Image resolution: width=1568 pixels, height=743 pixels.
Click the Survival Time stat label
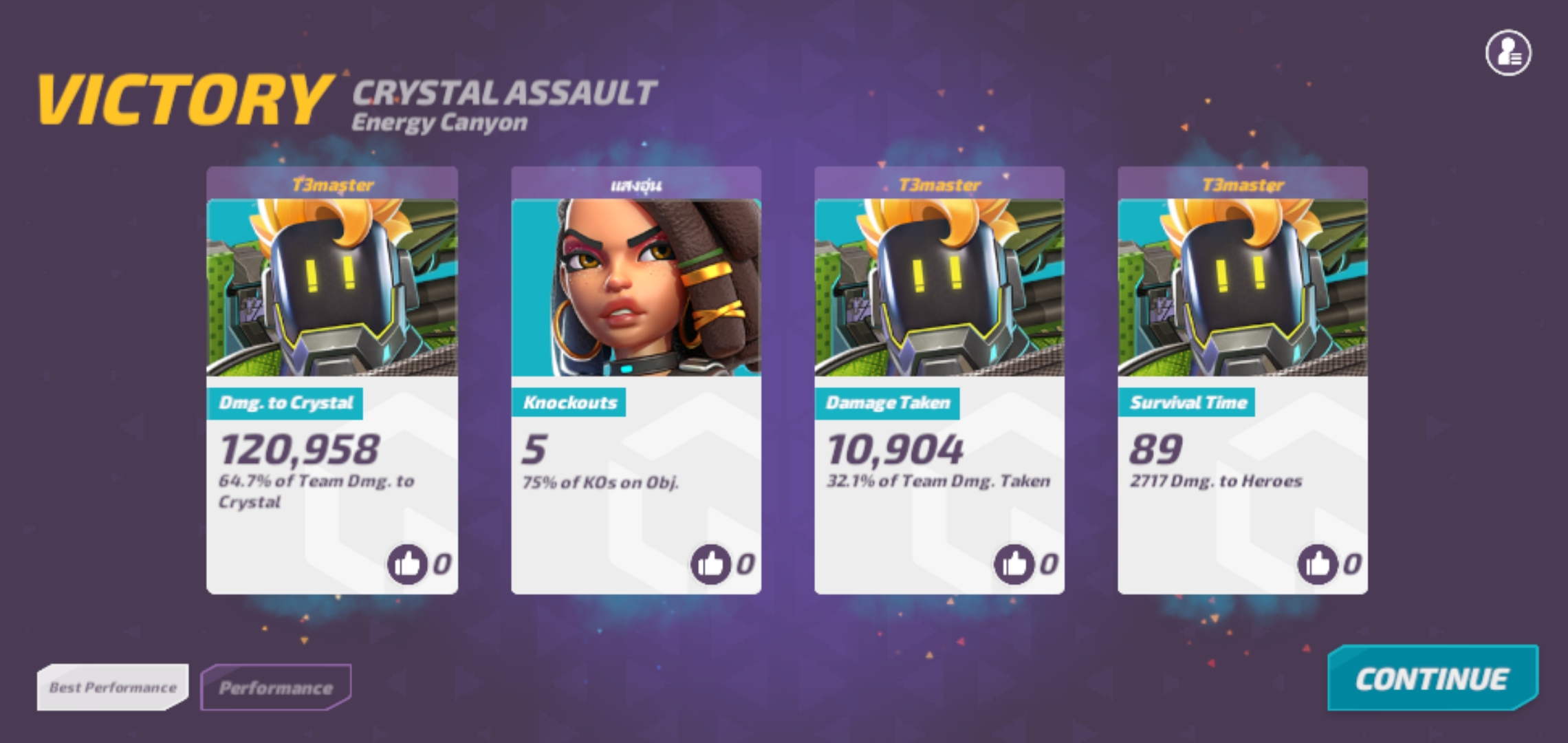[x=1186, y=402]
